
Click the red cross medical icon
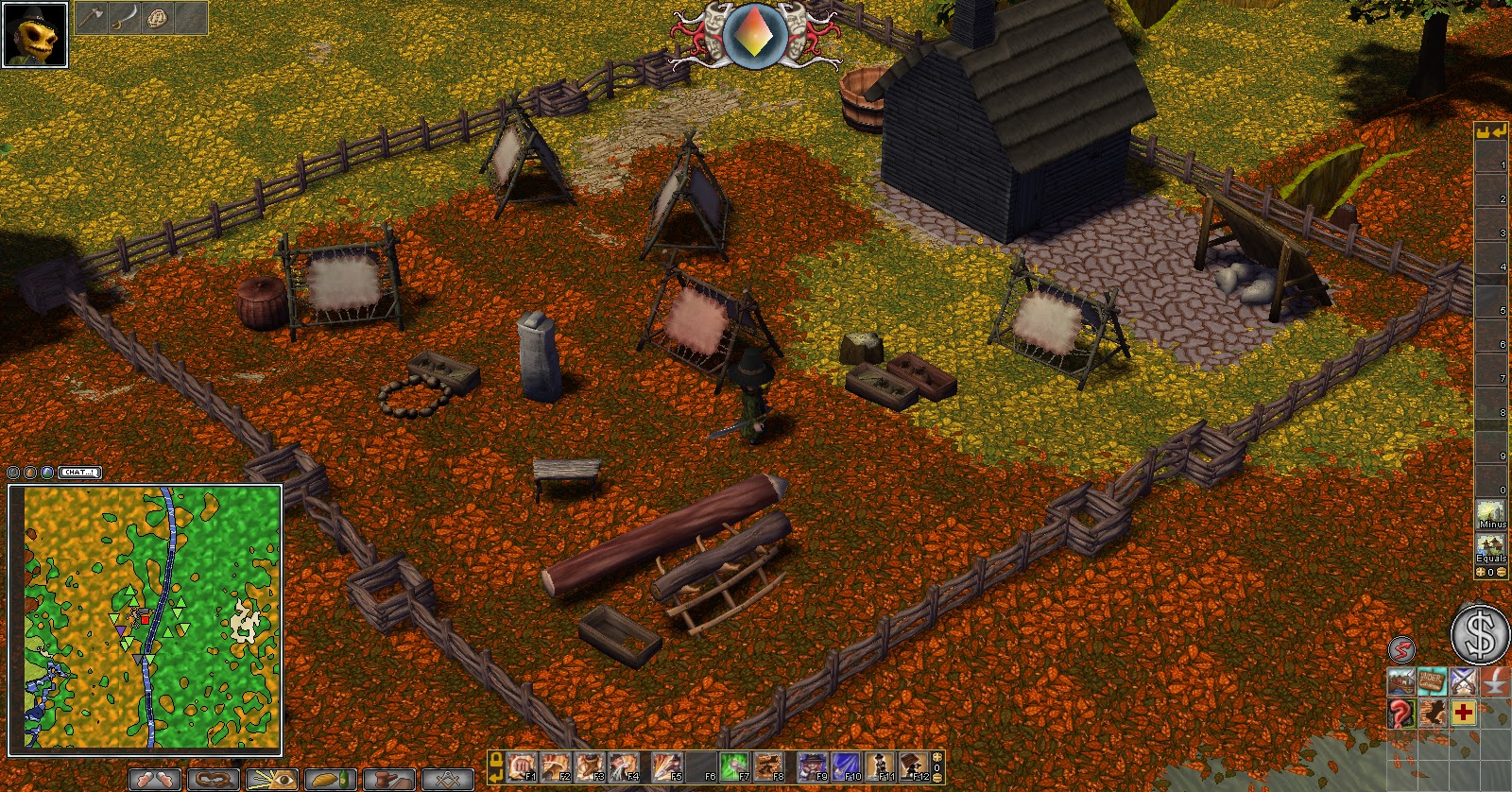point(1464,713)
